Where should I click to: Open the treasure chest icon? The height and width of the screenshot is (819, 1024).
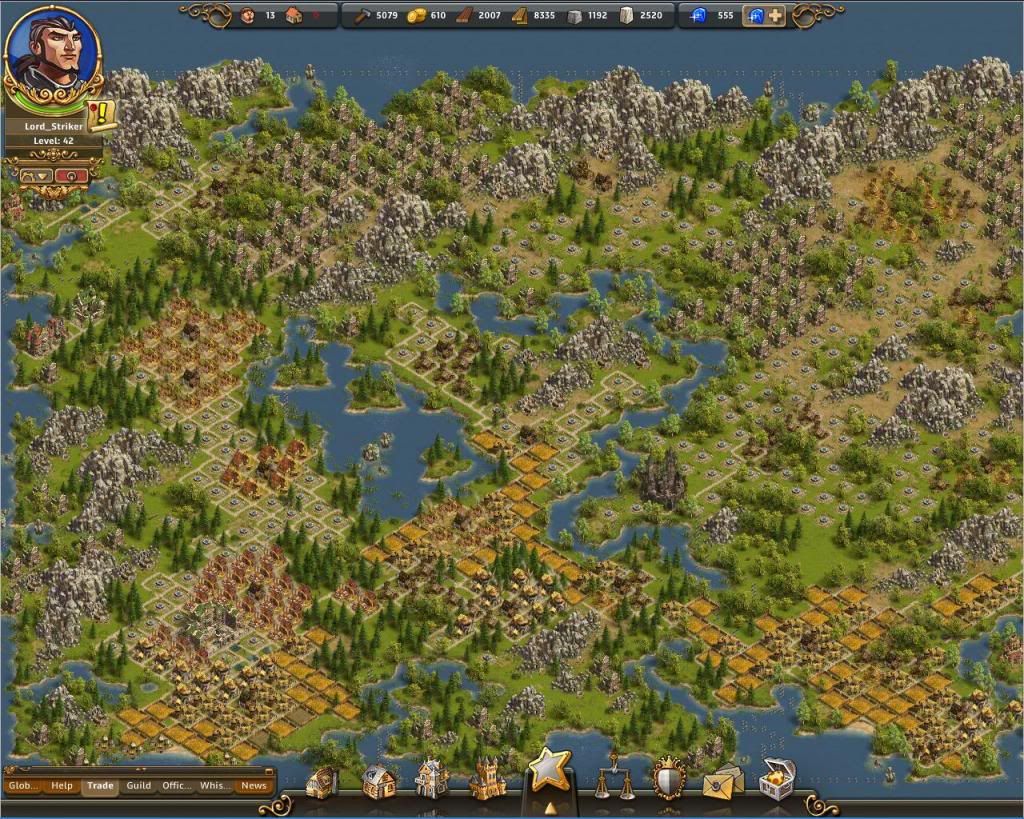(x=777, y=779)
